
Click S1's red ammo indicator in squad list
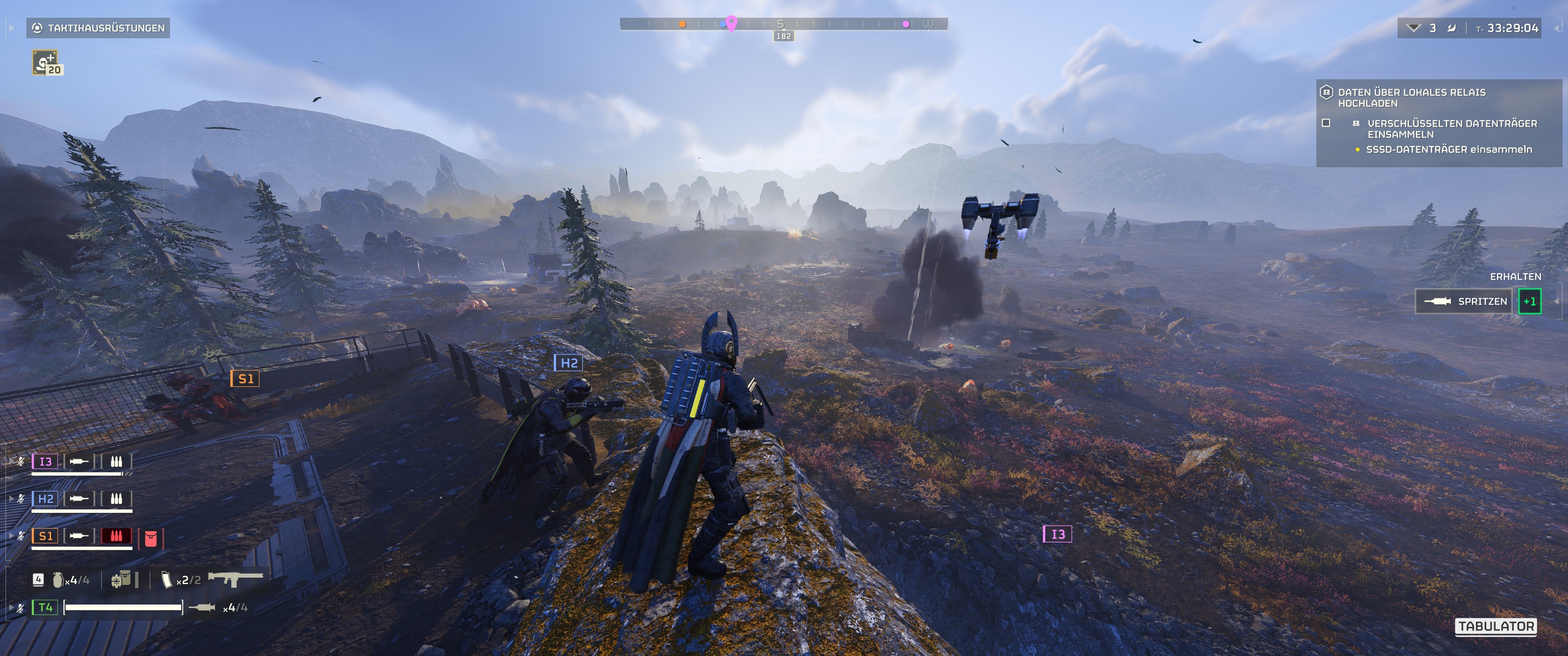point(116,536)
